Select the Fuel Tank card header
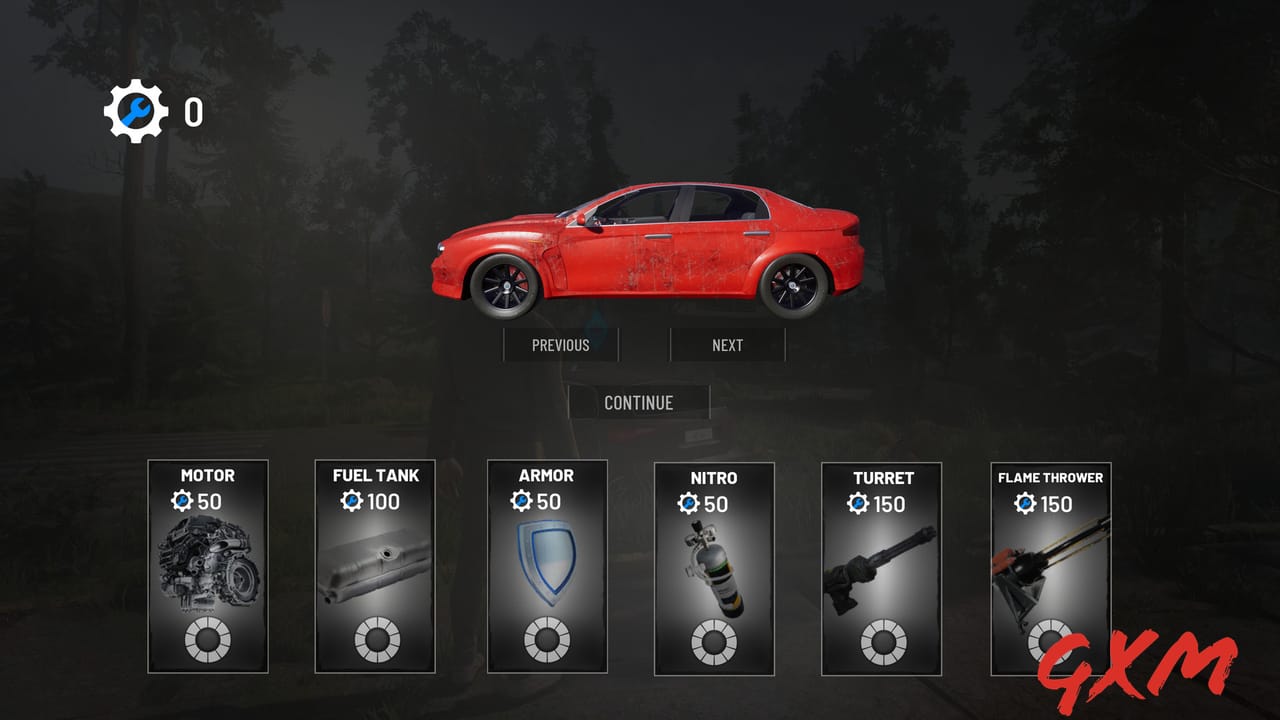Screen dimensions: 1280x720 pos(376,477)
